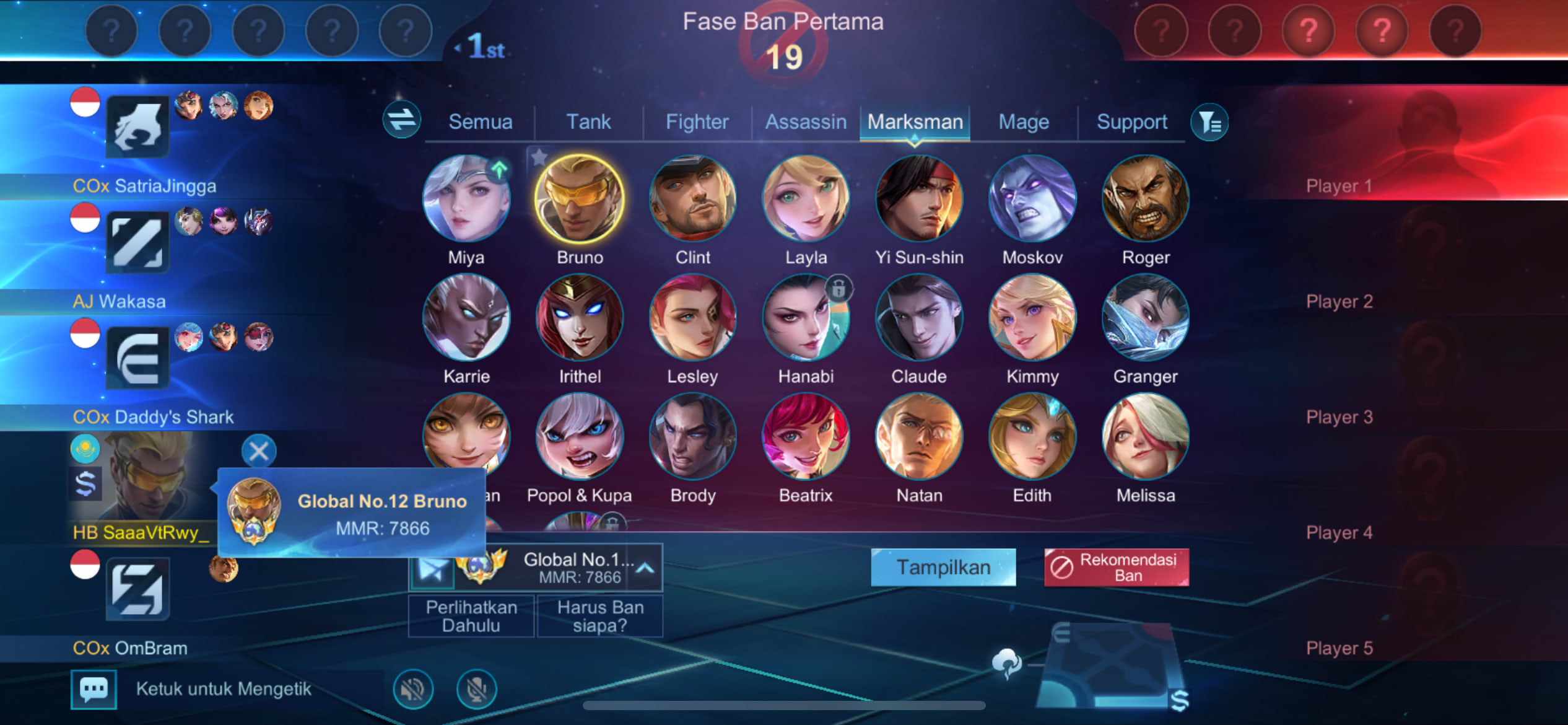
Task: Ask "Harus Ban siapa?" quick chat
Action: pos(600,616)
